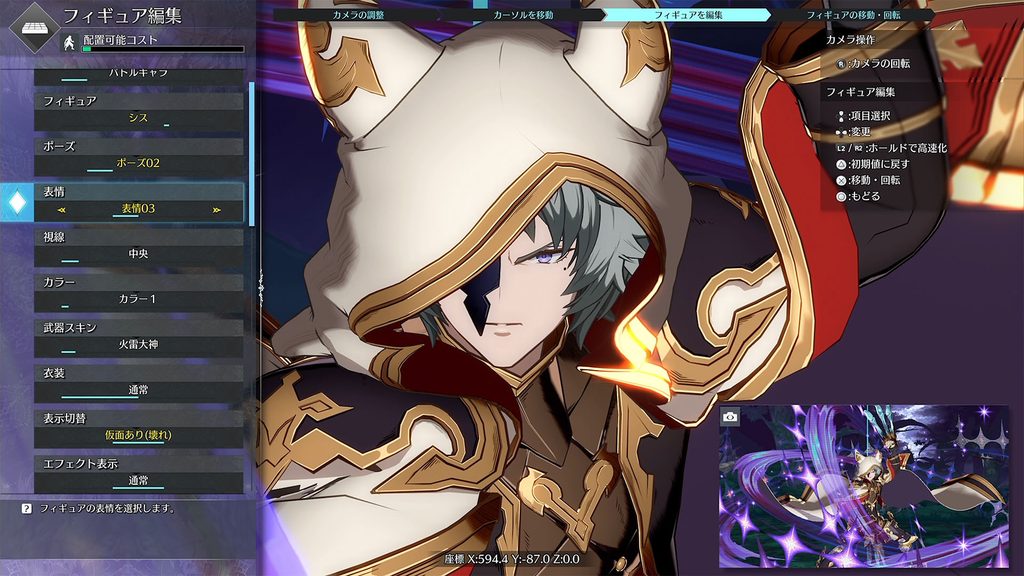1024x576 pixels.
Task: Choose the 武器スキン row showing 火雷大神
Action: 139,336
